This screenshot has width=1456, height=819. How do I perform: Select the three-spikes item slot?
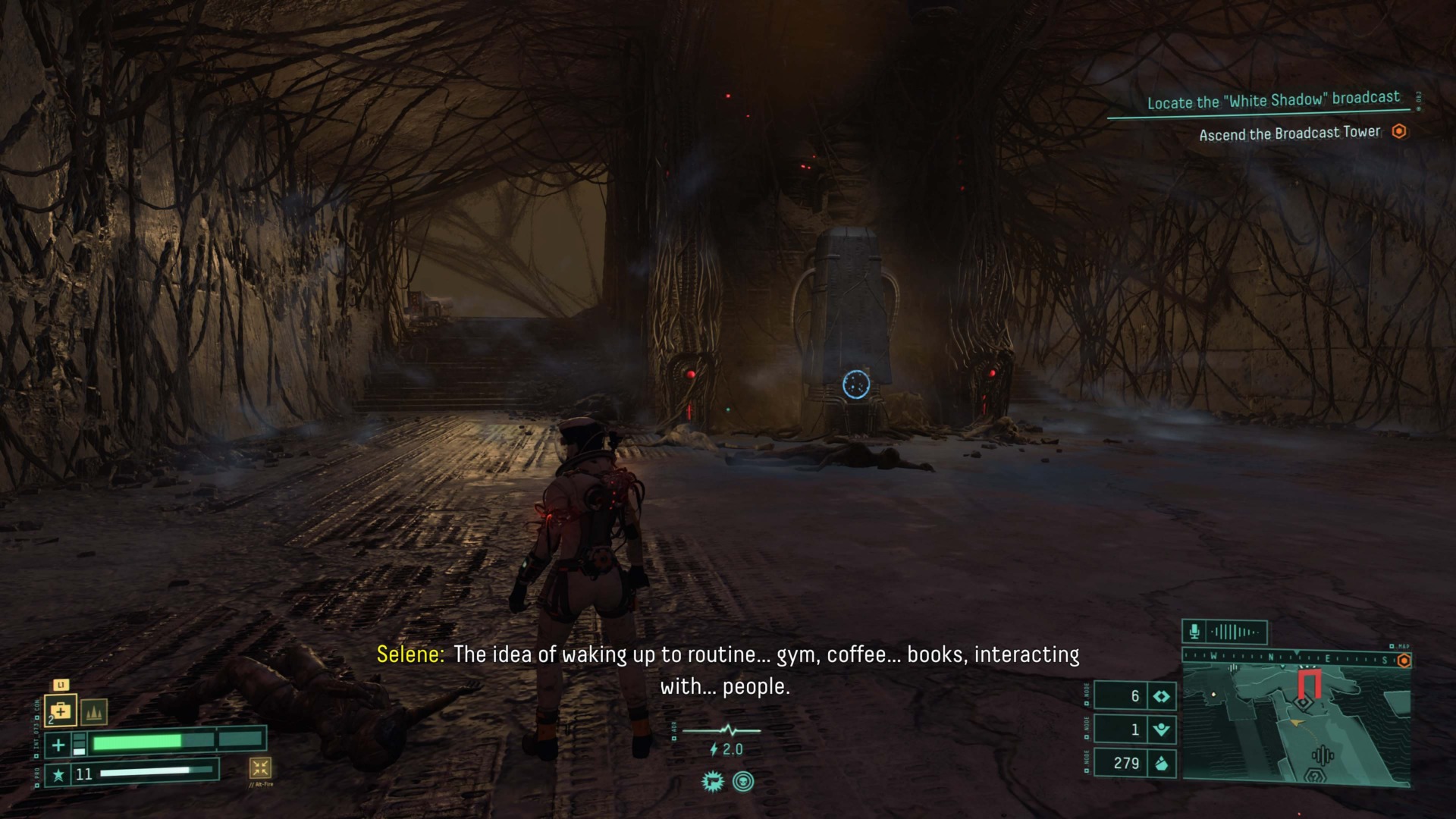pyautogui.click(x=93, y=712)
